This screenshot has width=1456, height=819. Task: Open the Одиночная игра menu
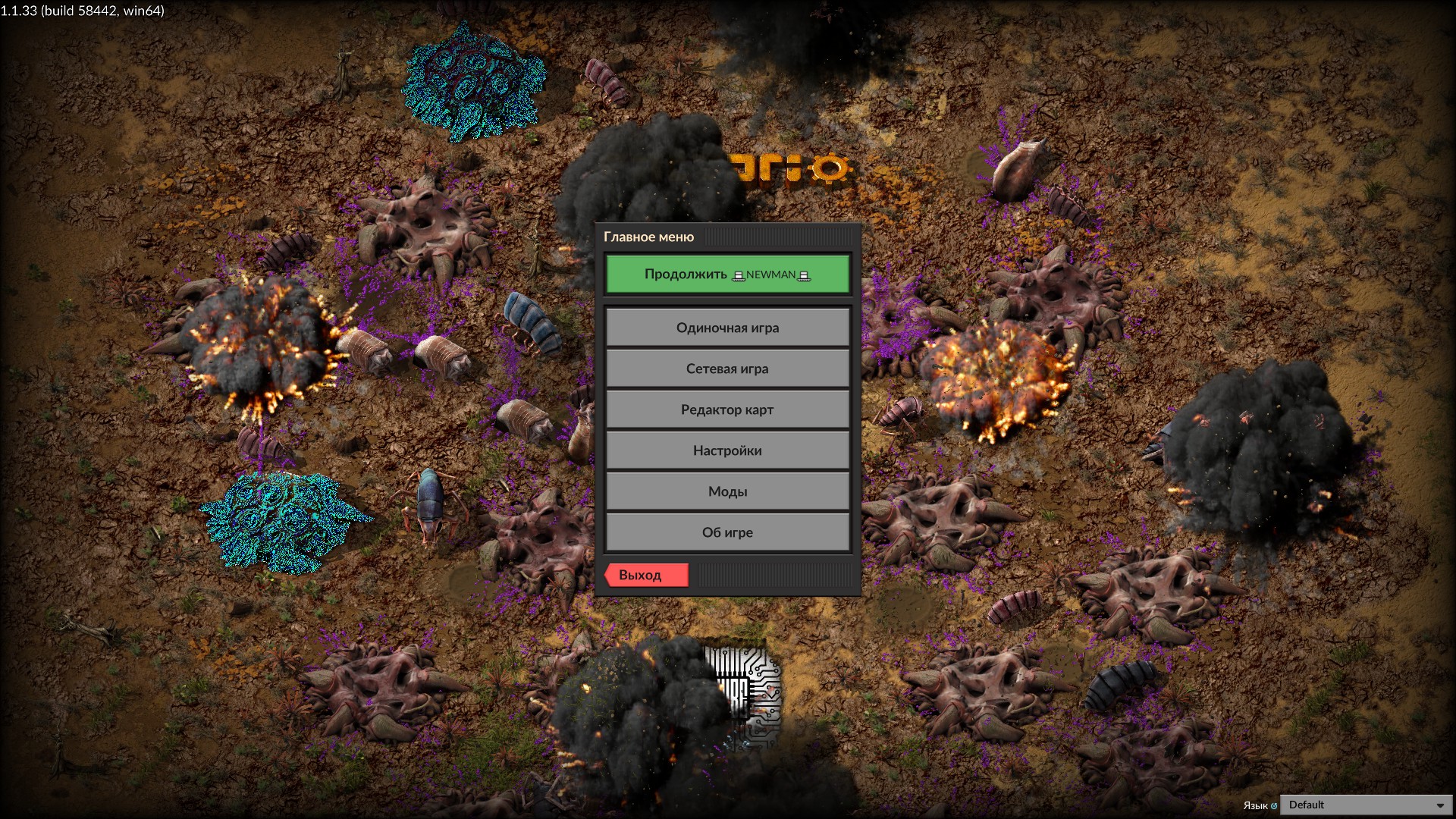727,328
